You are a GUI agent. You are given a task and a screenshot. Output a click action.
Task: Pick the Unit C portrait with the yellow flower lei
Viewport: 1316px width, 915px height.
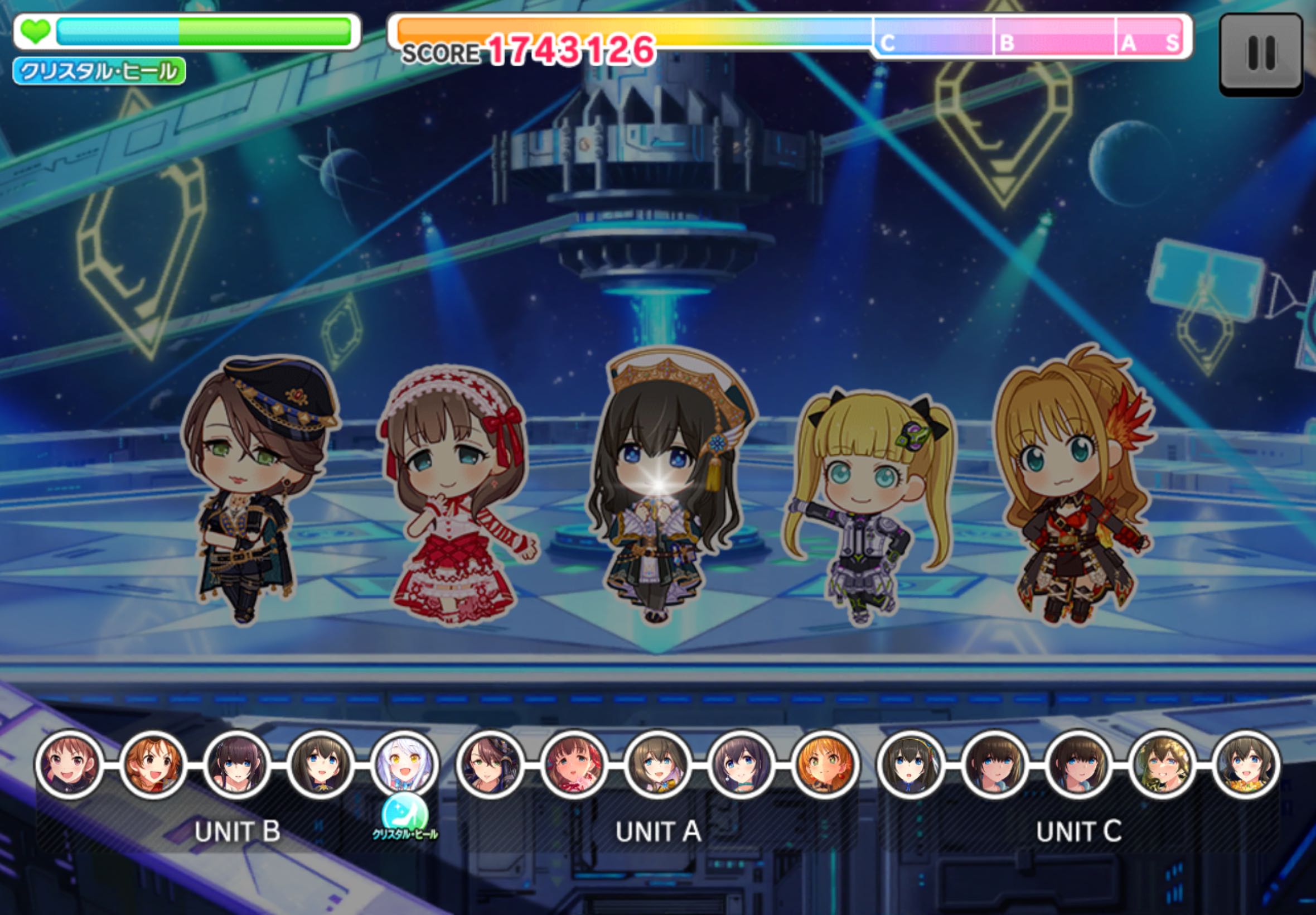(x=1246, y=765)
